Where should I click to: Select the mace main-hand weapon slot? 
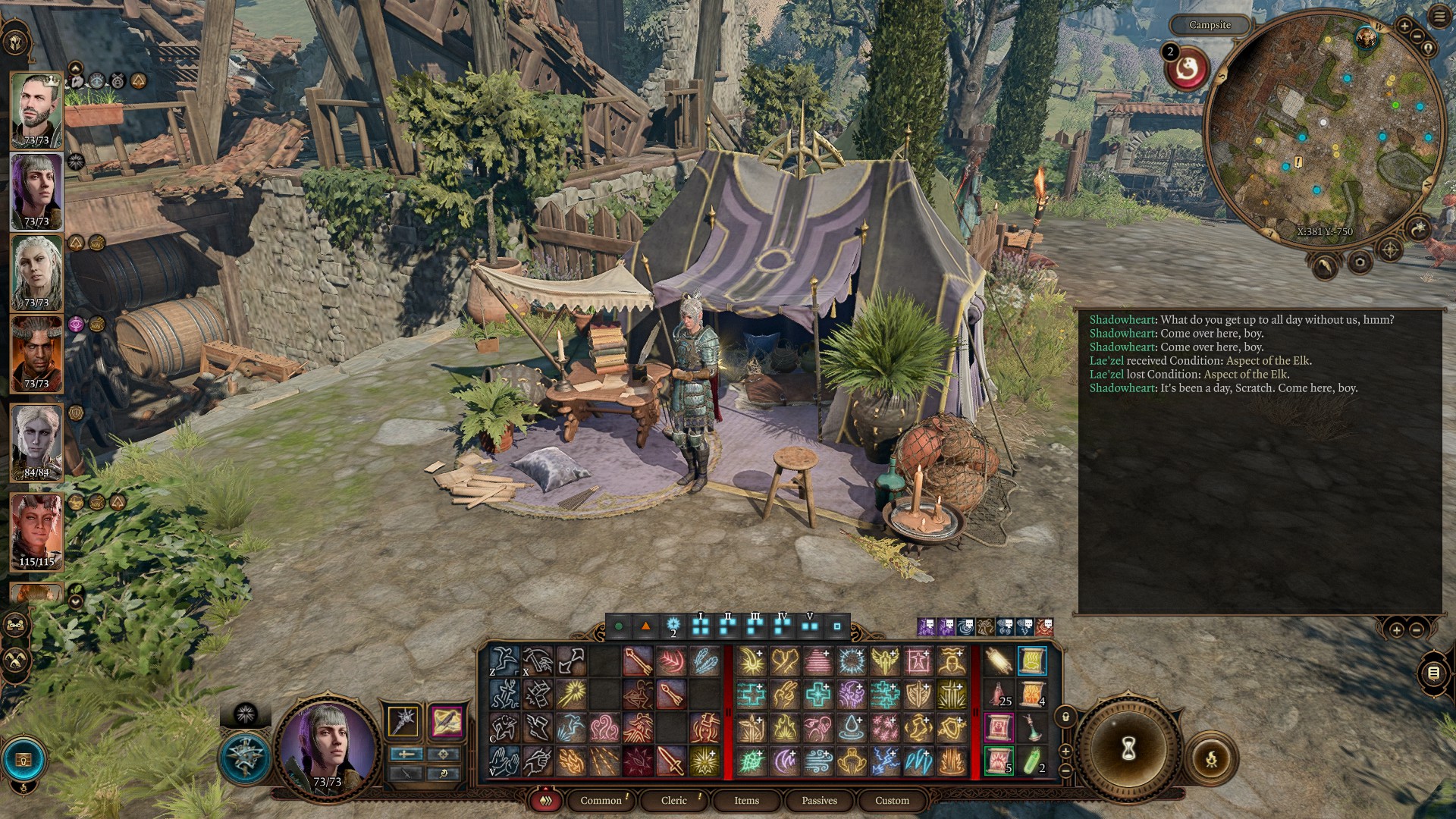[403, 720]
